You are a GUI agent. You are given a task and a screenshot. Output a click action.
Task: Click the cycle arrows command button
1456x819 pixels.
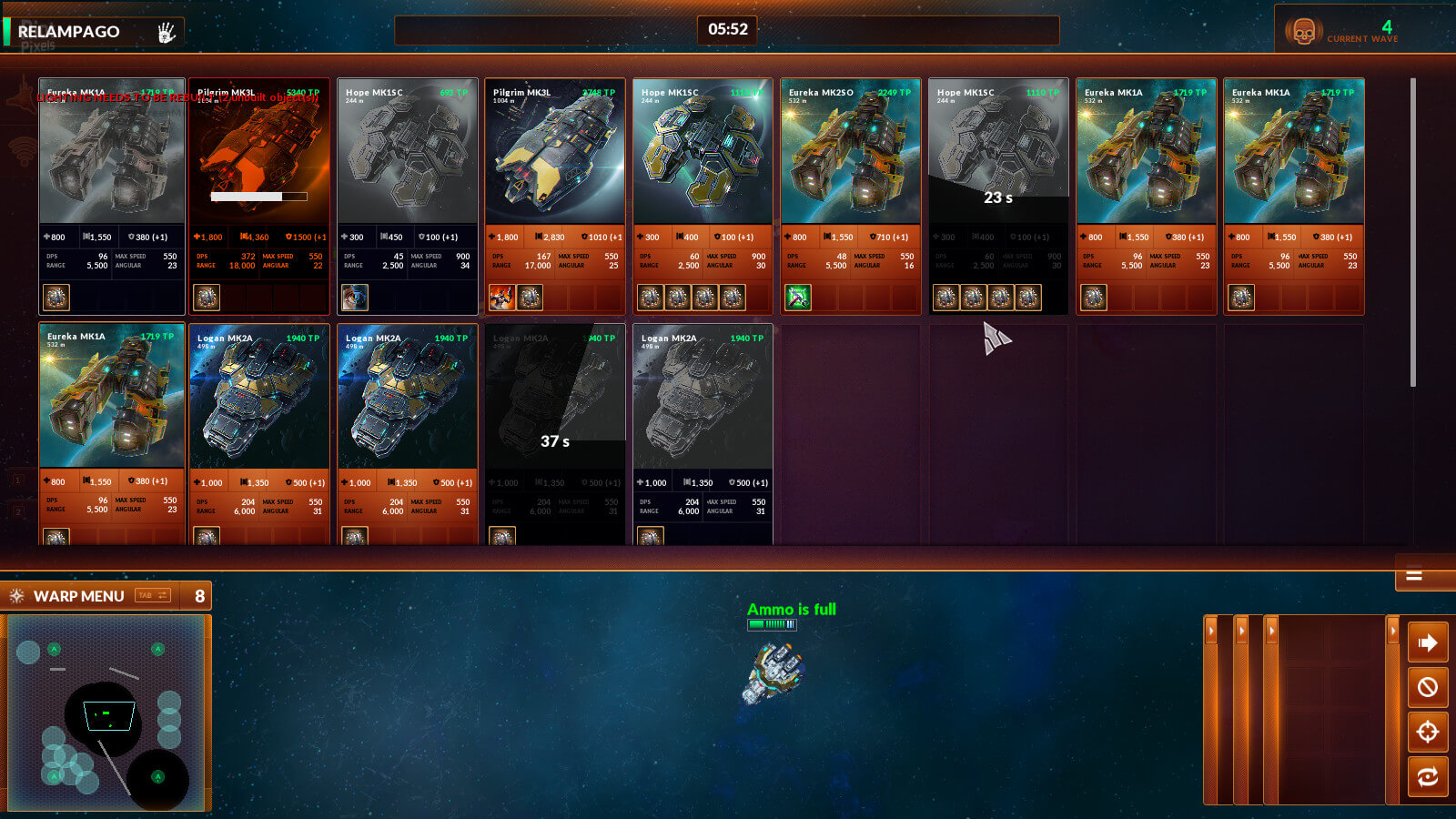pos(1427,776)
